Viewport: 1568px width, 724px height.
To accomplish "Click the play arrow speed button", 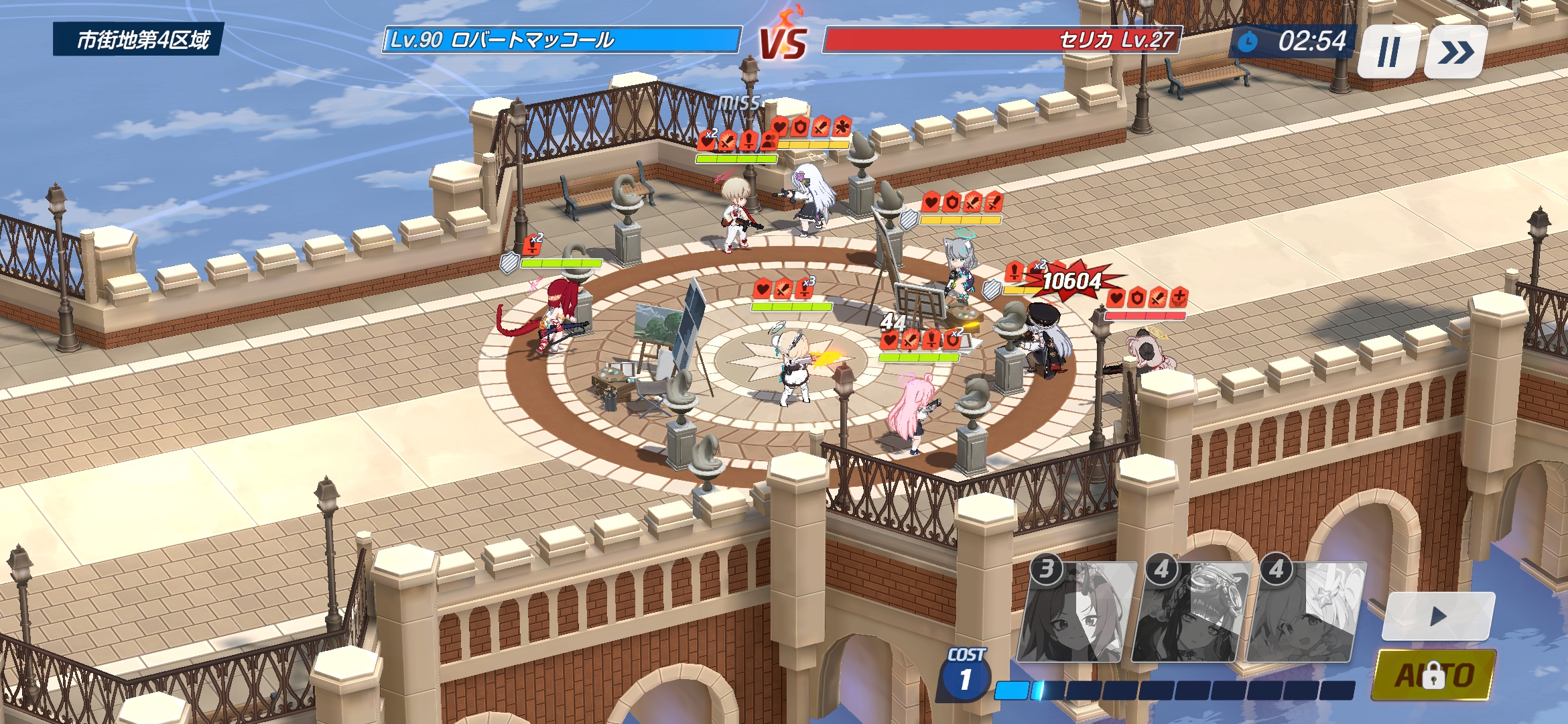I will pyautogui.click(x=1438, y=616).
